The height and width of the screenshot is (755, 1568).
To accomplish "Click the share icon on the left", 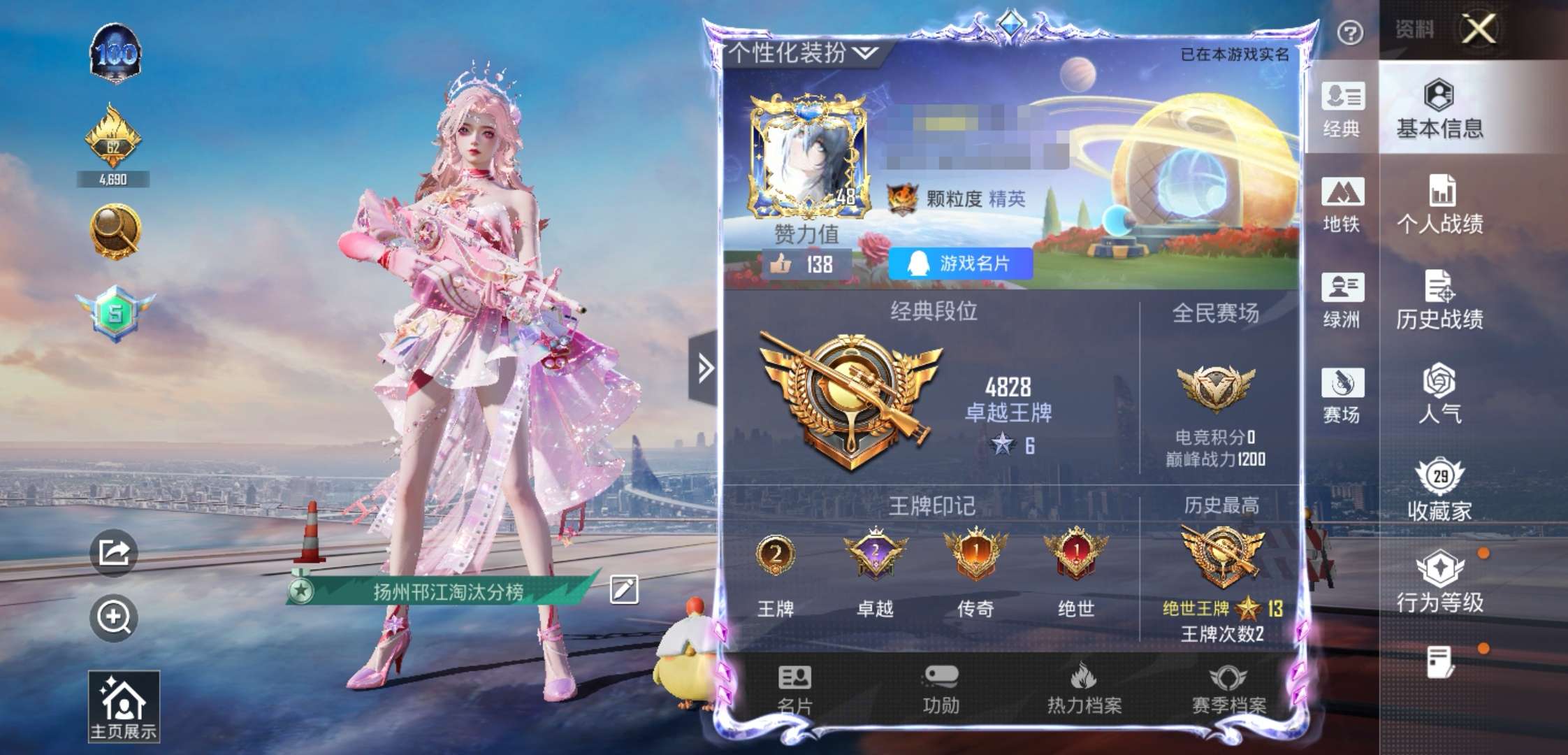I will coord(115,552).
